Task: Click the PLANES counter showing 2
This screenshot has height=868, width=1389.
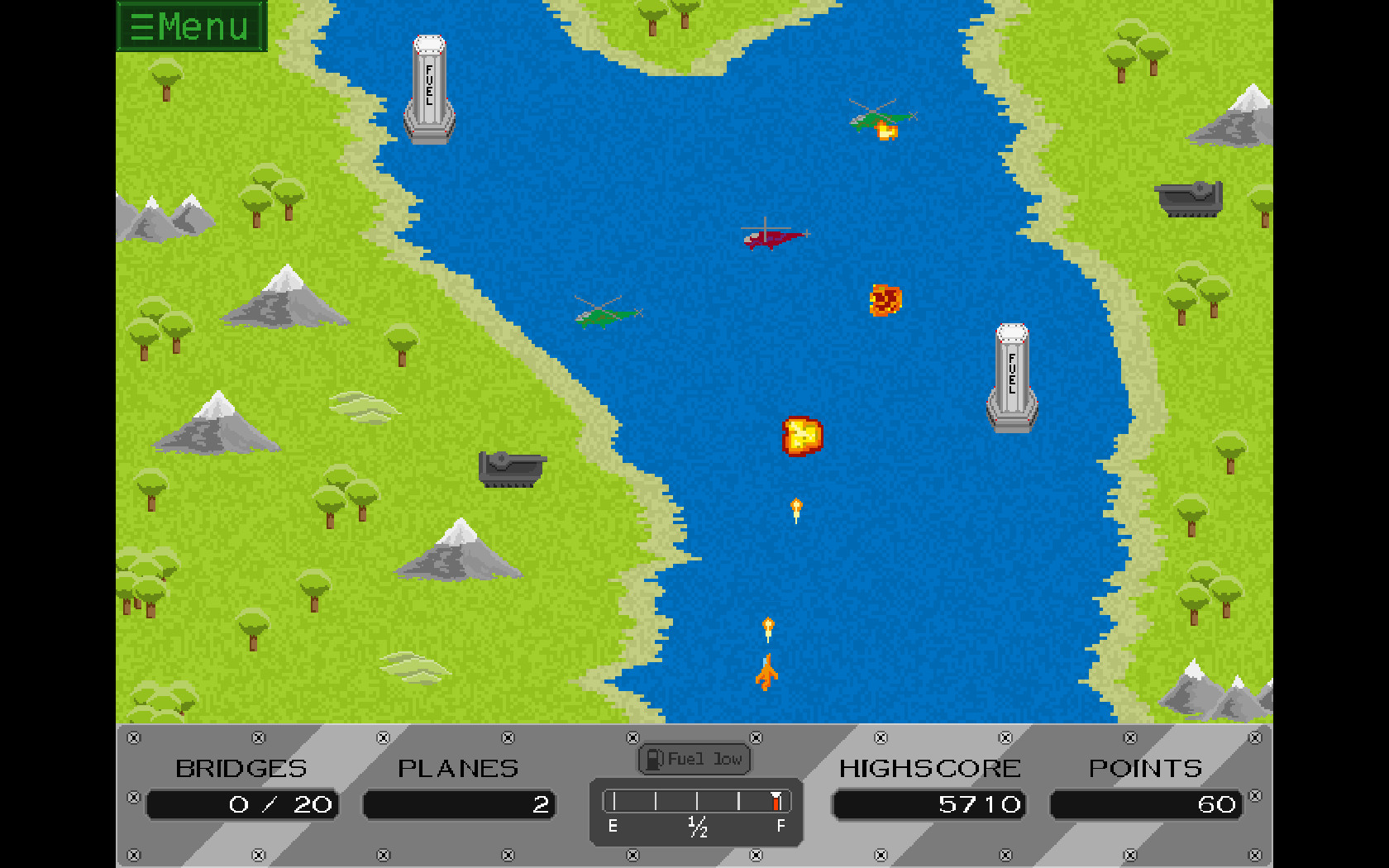Action: [x=461, y=804]
